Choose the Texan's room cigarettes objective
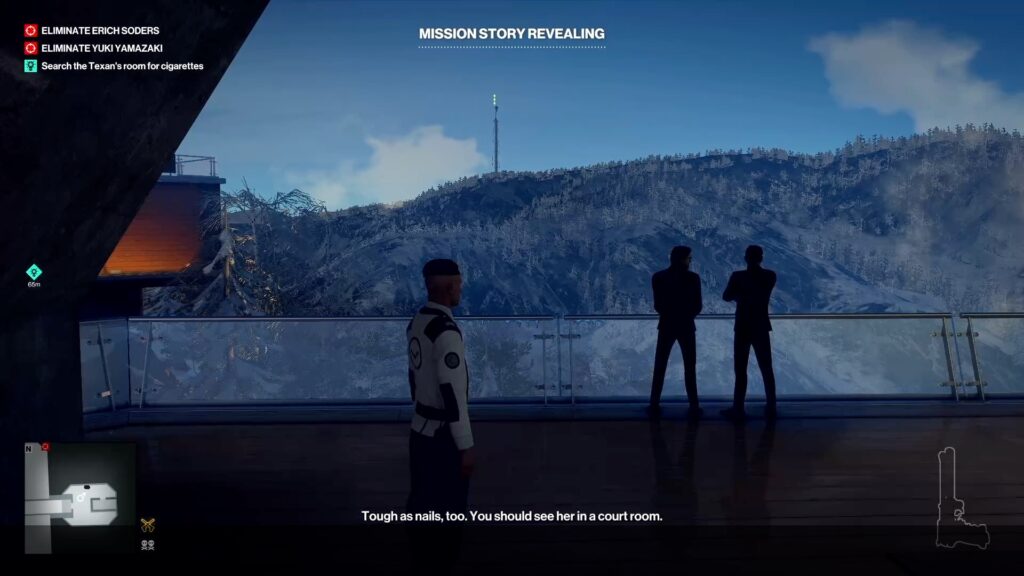Image resolution: width=1024 pixels, height=576 pixels. (x=122, y=66)
